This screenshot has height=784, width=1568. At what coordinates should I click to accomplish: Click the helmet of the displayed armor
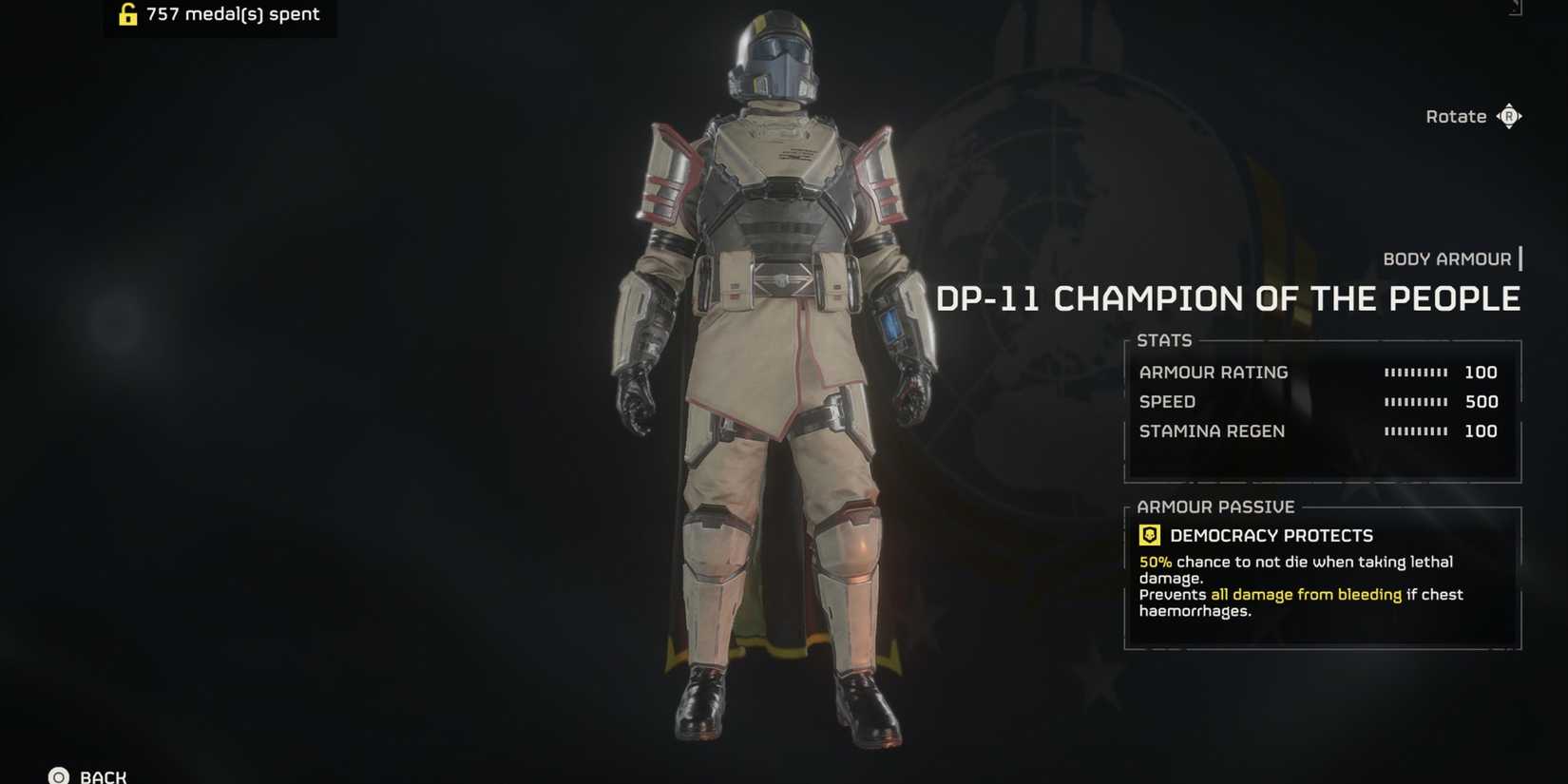pos(777,57)
